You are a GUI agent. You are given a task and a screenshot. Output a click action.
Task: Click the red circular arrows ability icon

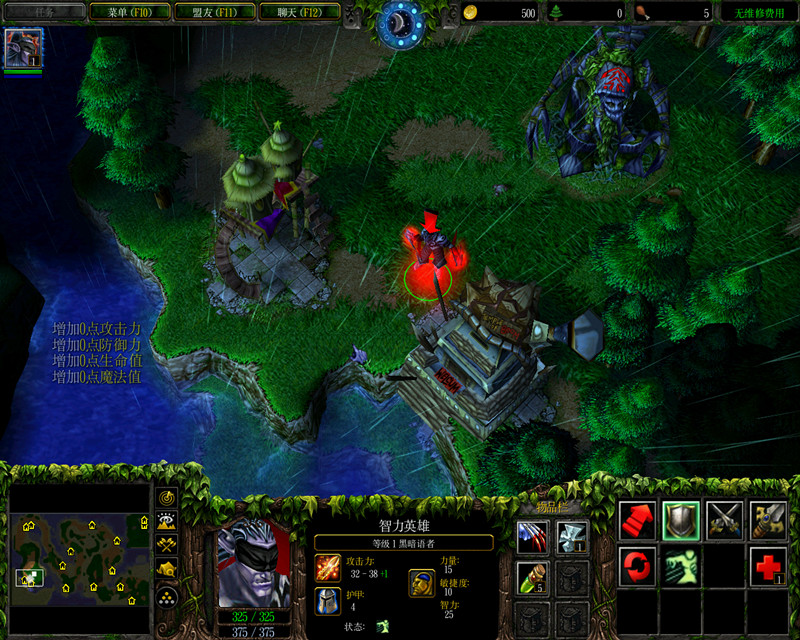[x=637, y=566]
